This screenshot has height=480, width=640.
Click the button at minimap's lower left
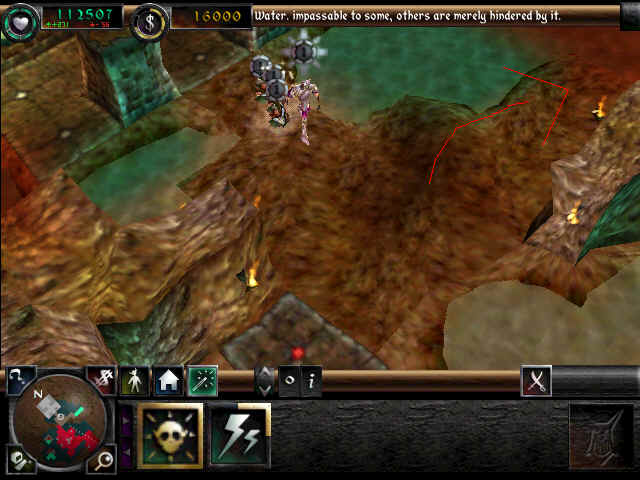(x=19, y=459)
